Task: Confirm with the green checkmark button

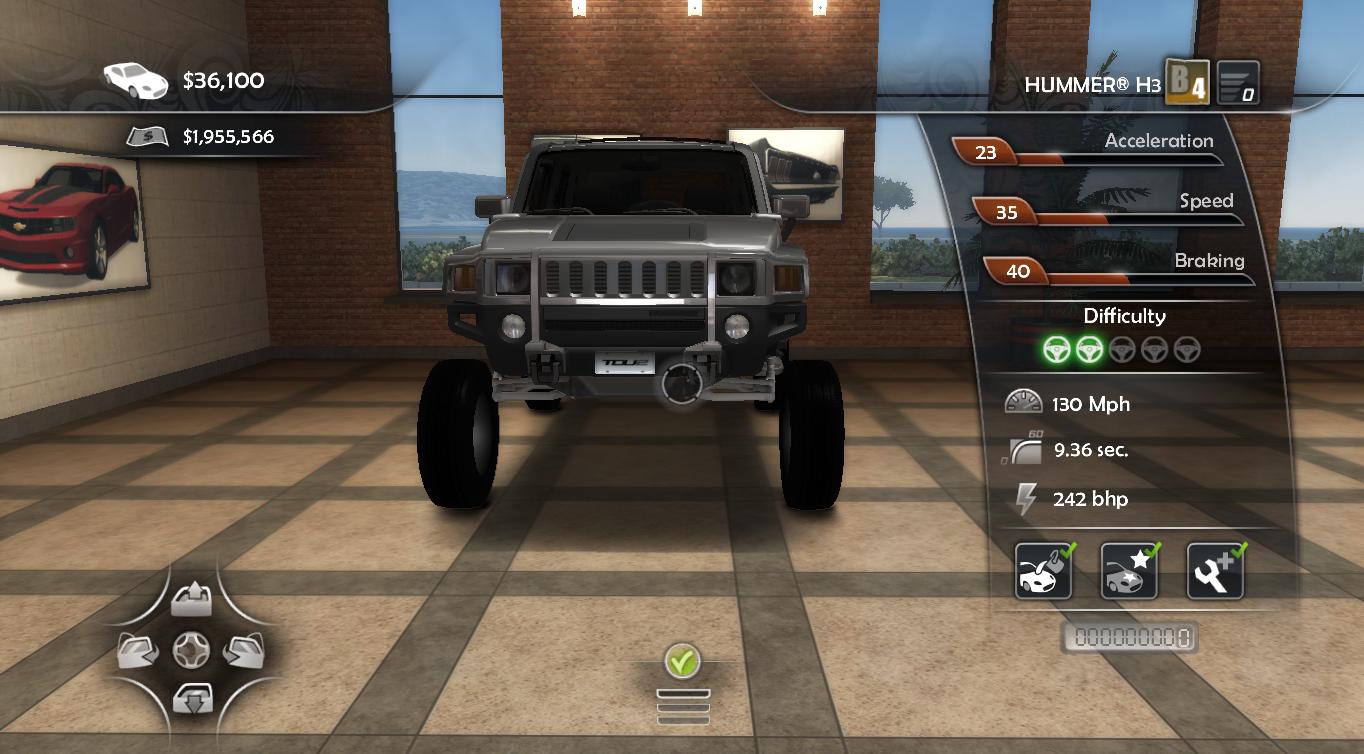Action: pyautogui.click(x=682, y=660)
